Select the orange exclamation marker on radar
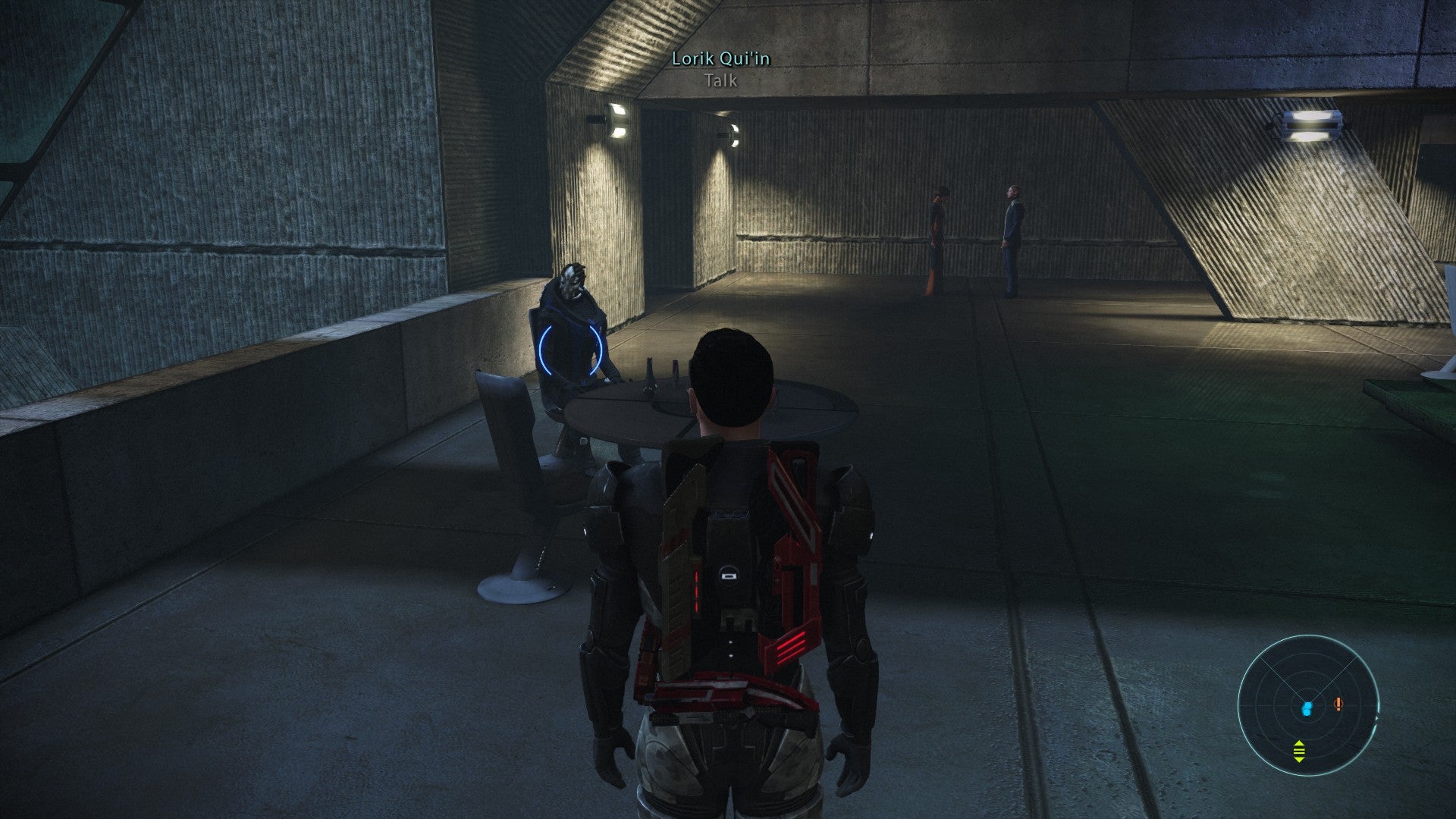1456x819 pixels. [x=1338, y=704]
